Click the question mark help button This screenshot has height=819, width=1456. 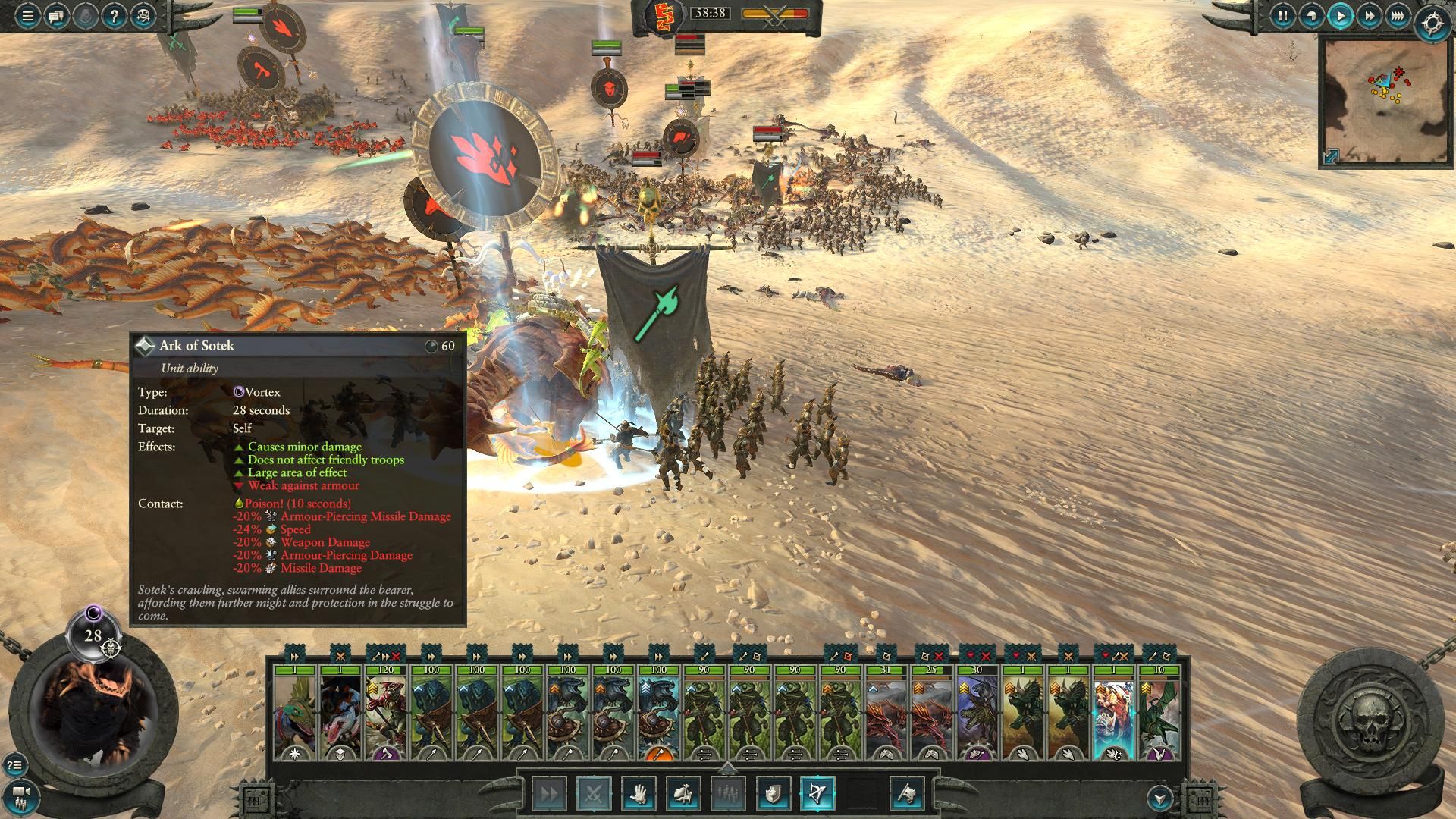click(x=113, y=15)
